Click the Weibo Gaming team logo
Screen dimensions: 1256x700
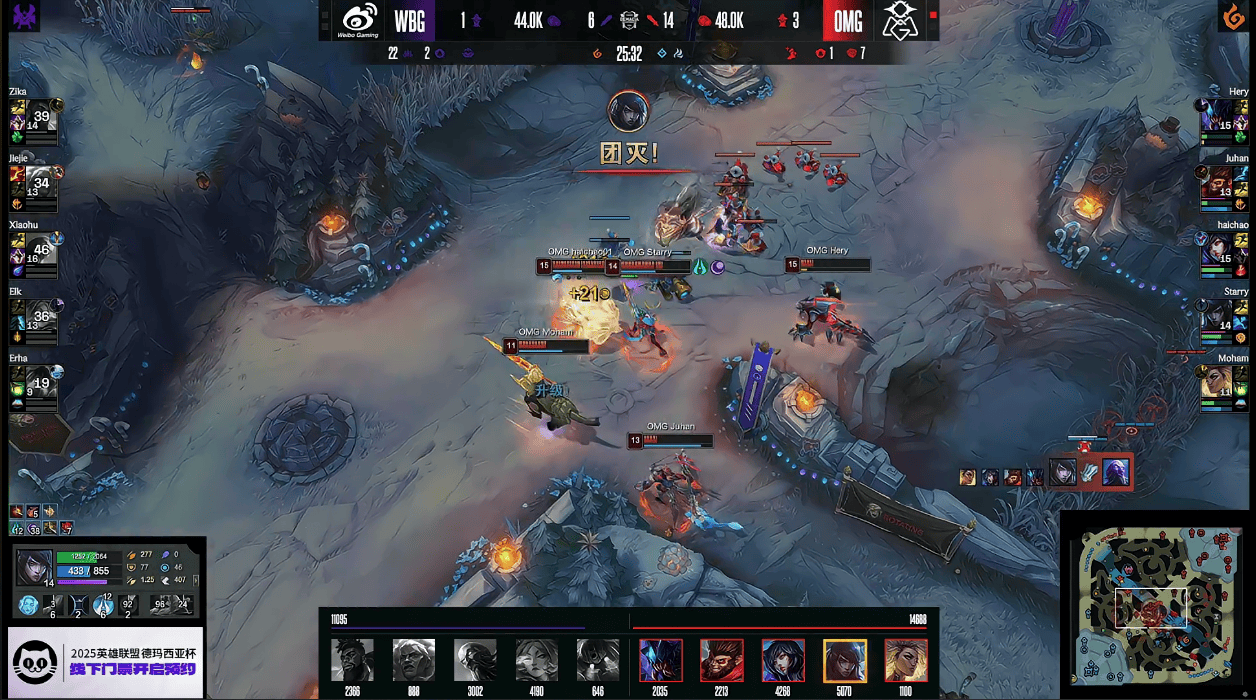tap(359, 20)
